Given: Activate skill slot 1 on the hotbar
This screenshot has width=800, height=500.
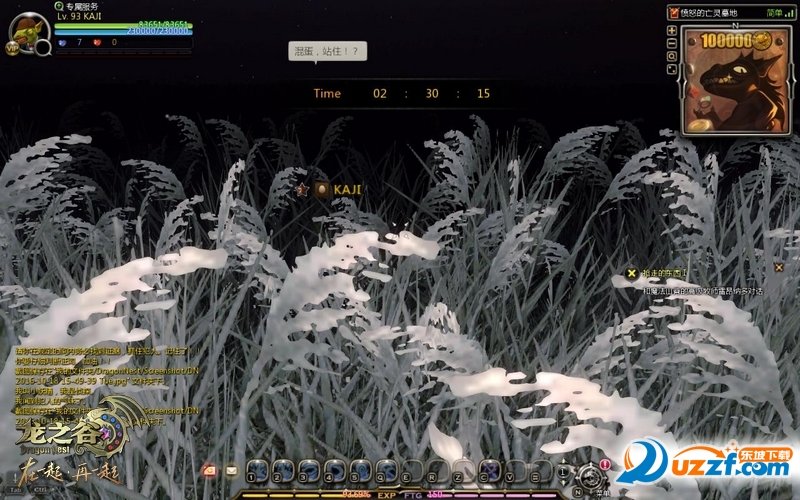Looking at the screenshot, I should [x=258, y=470].
